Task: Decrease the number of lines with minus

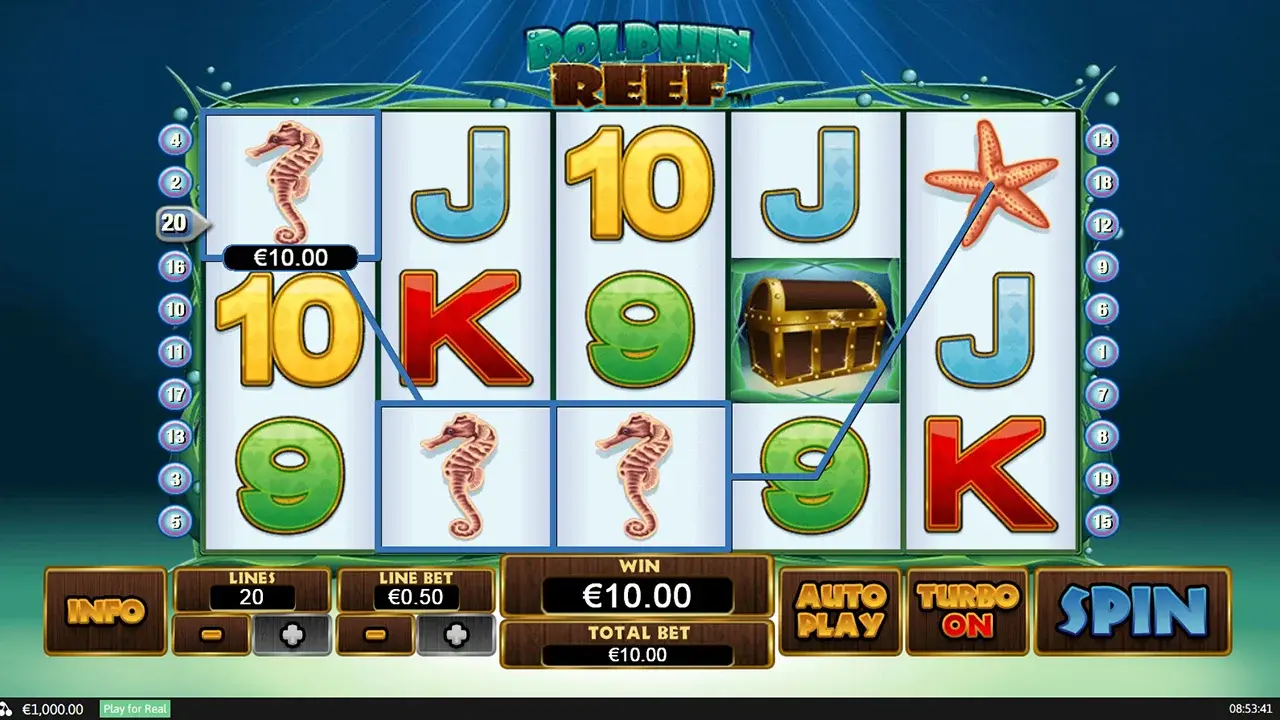Action: point(210,636)
